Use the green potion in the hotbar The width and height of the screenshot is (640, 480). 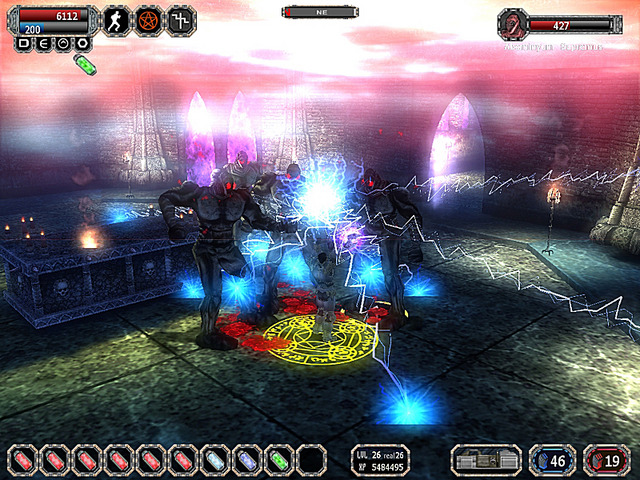coord(279,460)
